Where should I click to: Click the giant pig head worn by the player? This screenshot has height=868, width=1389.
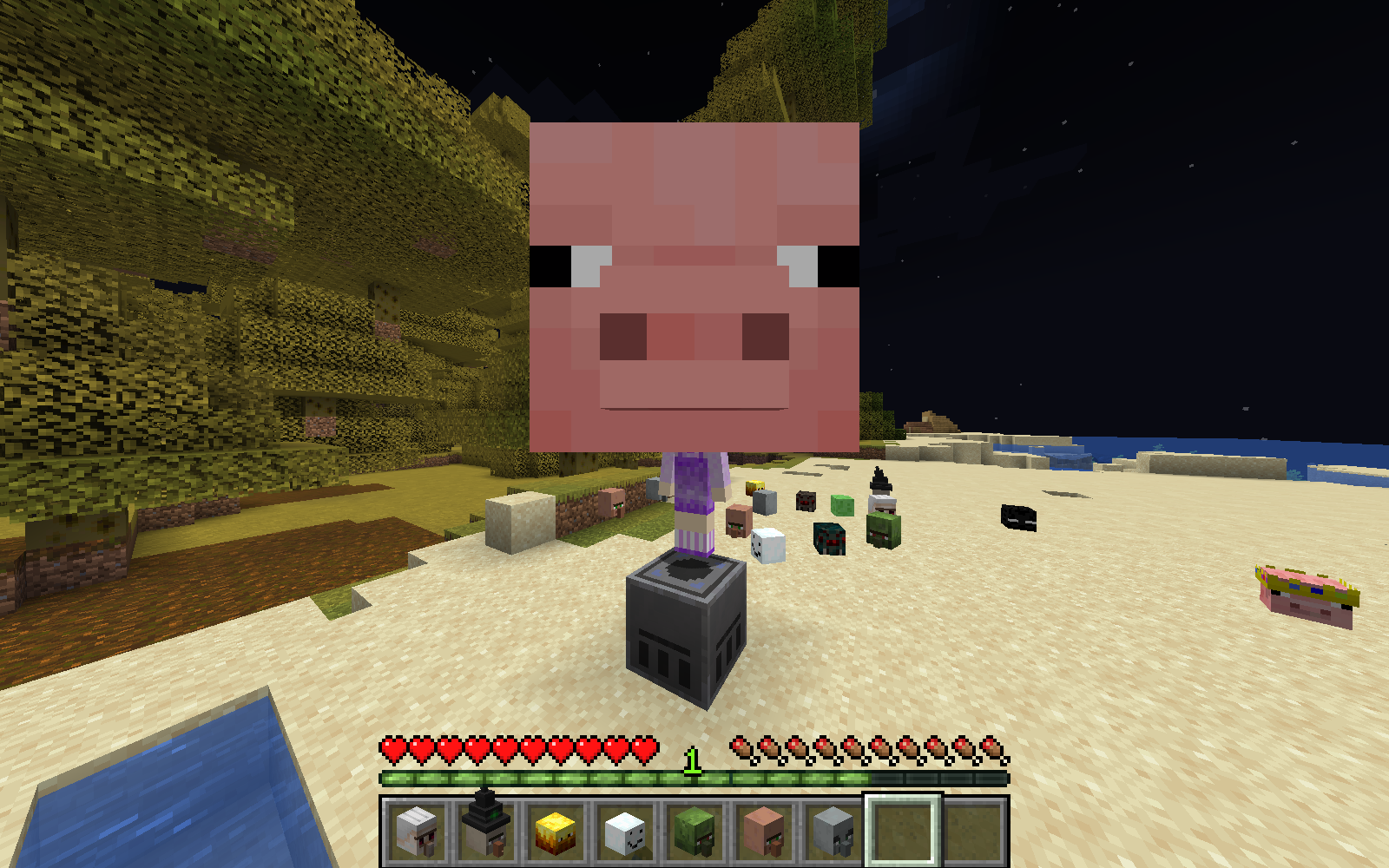[694, 286]
